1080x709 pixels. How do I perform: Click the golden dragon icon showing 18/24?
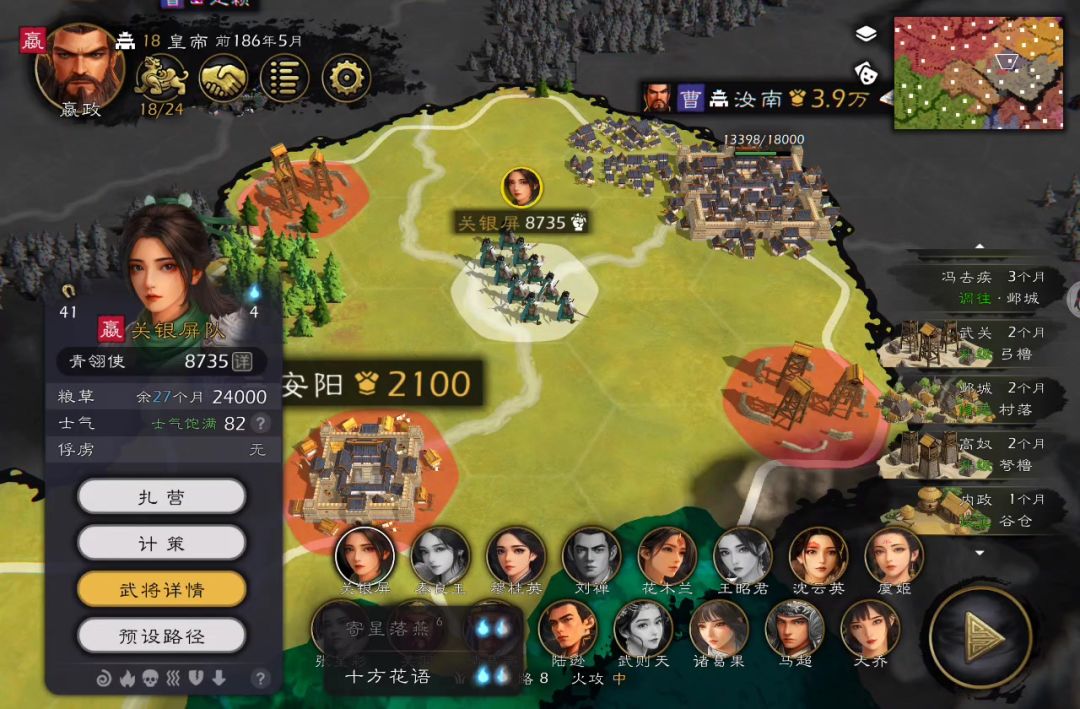pyautogui.click(x=161, y=76)
